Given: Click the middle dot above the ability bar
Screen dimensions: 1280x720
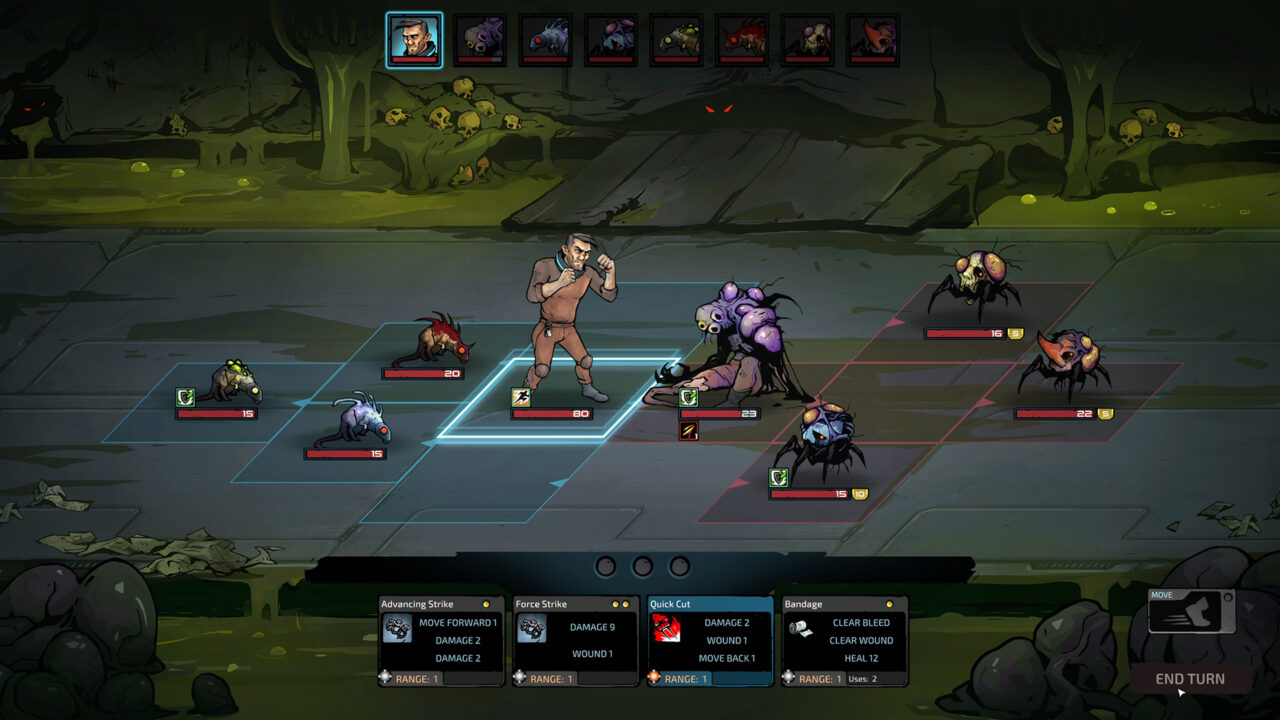Looking at the screenshot, I should pos(642,565).
